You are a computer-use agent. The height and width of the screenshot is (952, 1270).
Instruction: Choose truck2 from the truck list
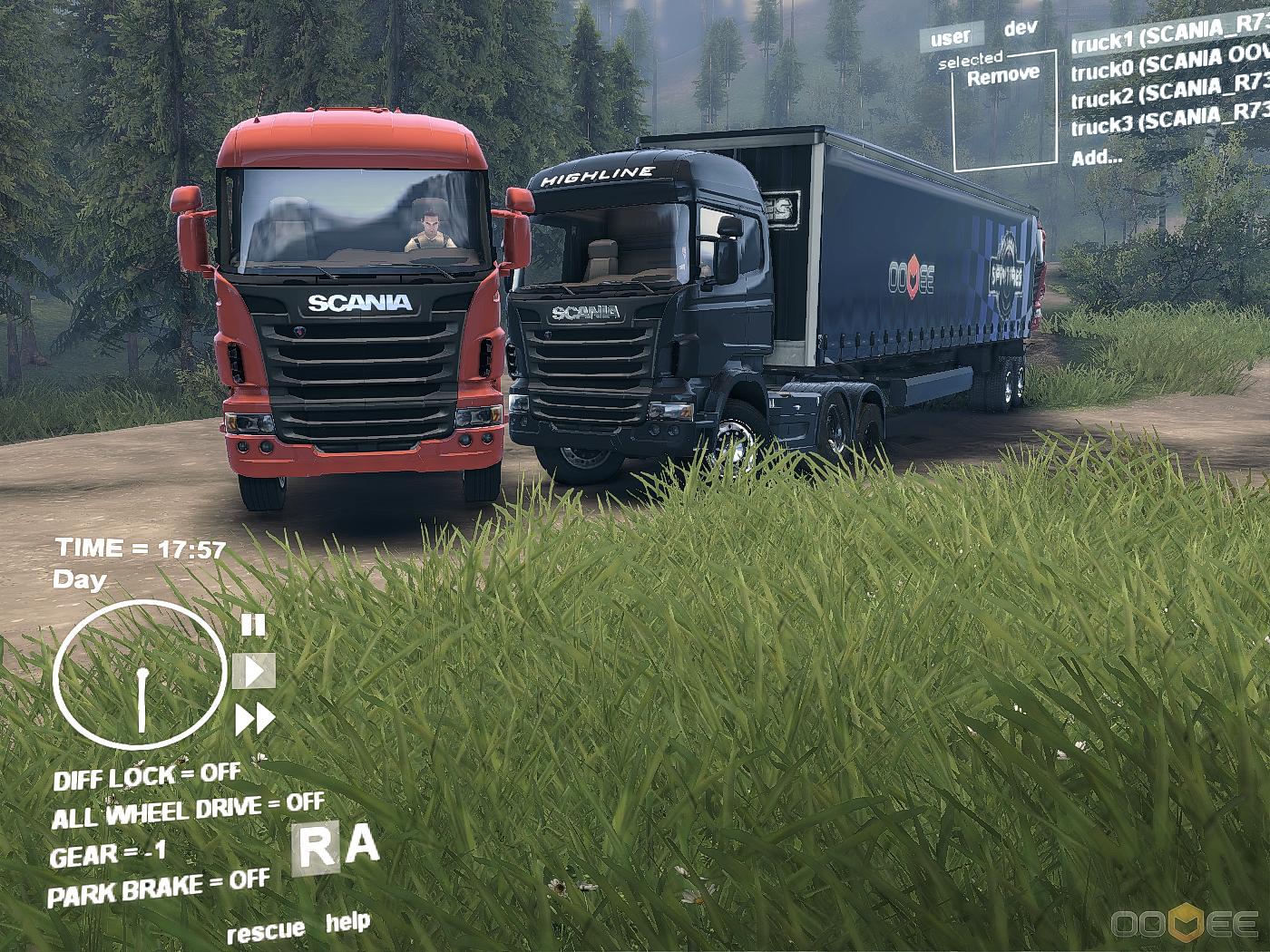1168,92
